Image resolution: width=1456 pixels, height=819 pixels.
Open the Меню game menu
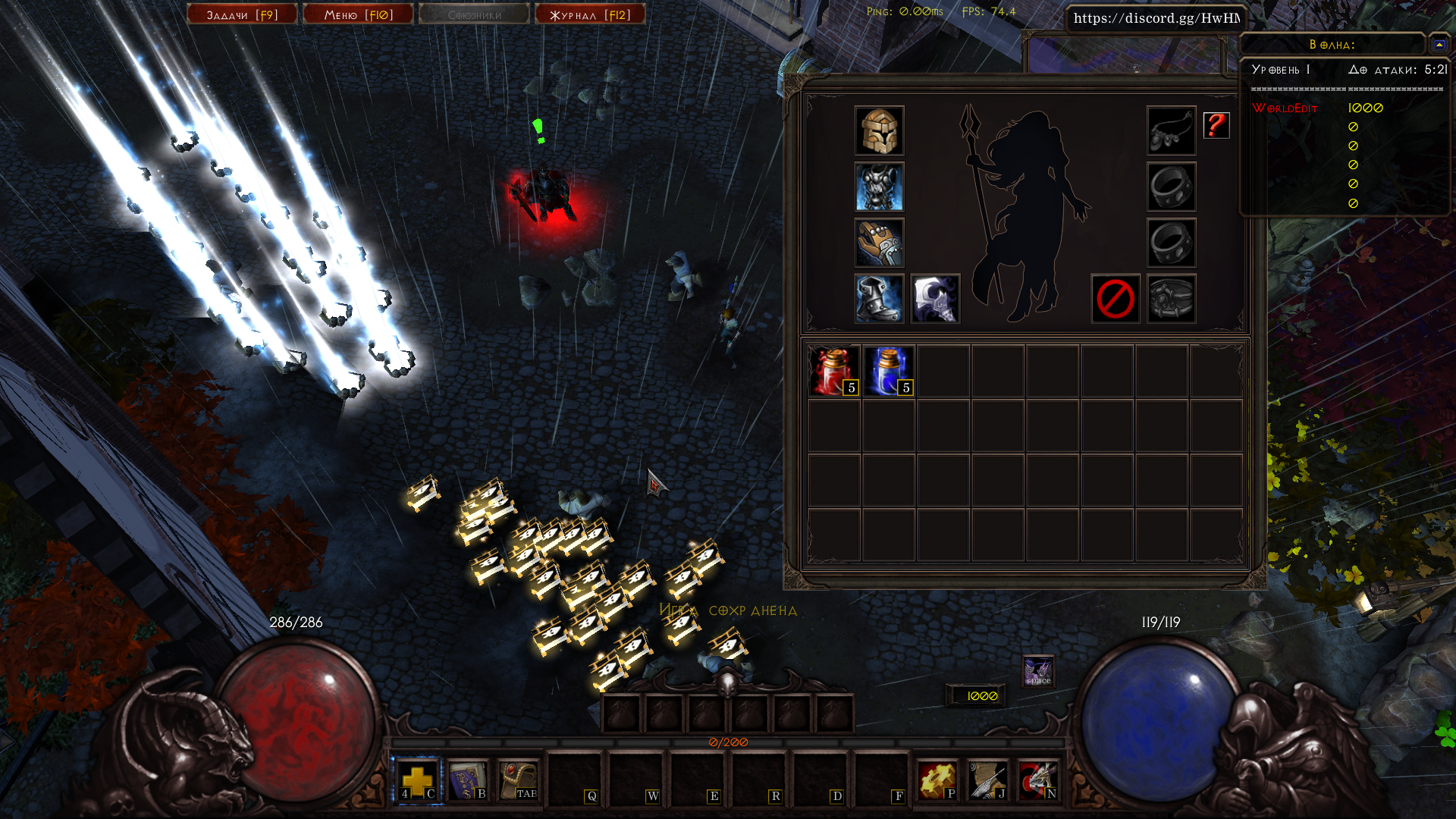[x=358, y=14]
